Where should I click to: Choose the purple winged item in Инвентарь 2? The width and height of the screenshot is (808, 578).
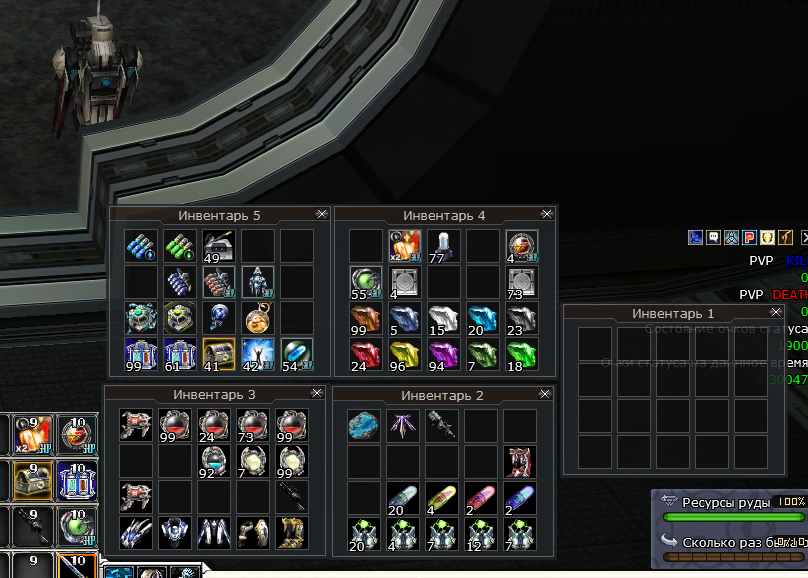pyautogui.click(x=403, y=426)
